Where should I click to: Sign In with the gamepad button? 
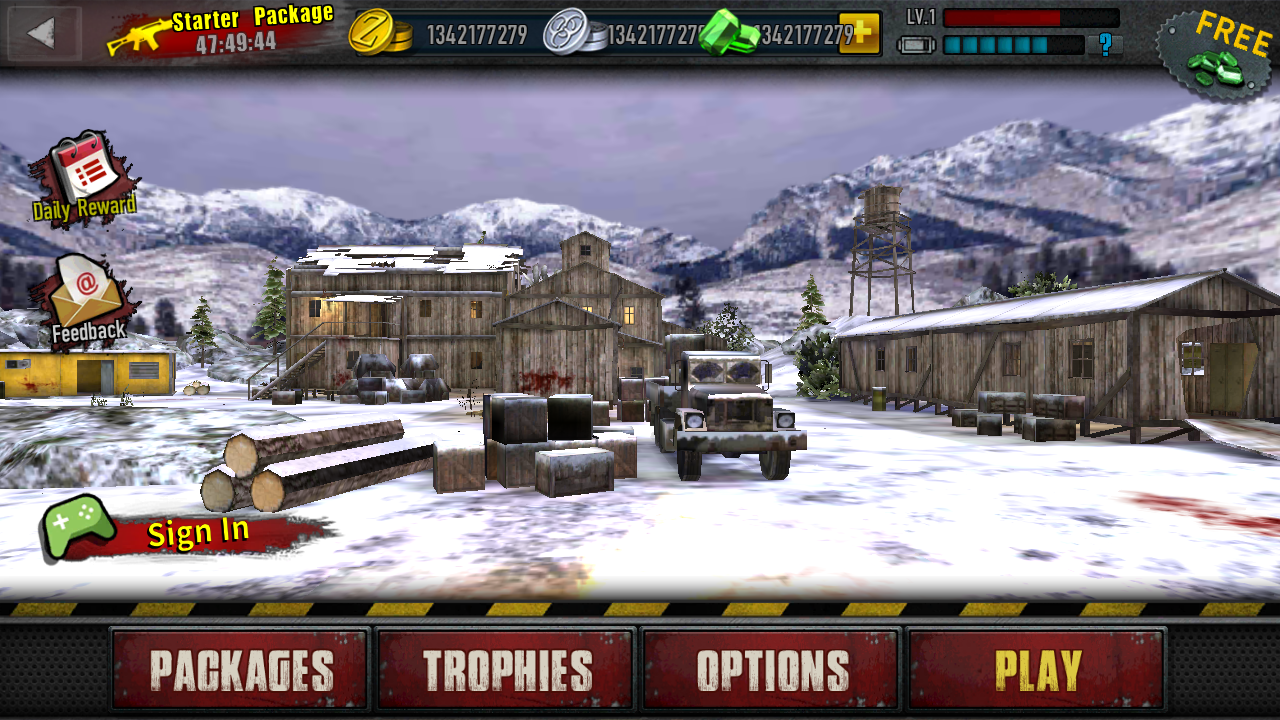(180, 531)
